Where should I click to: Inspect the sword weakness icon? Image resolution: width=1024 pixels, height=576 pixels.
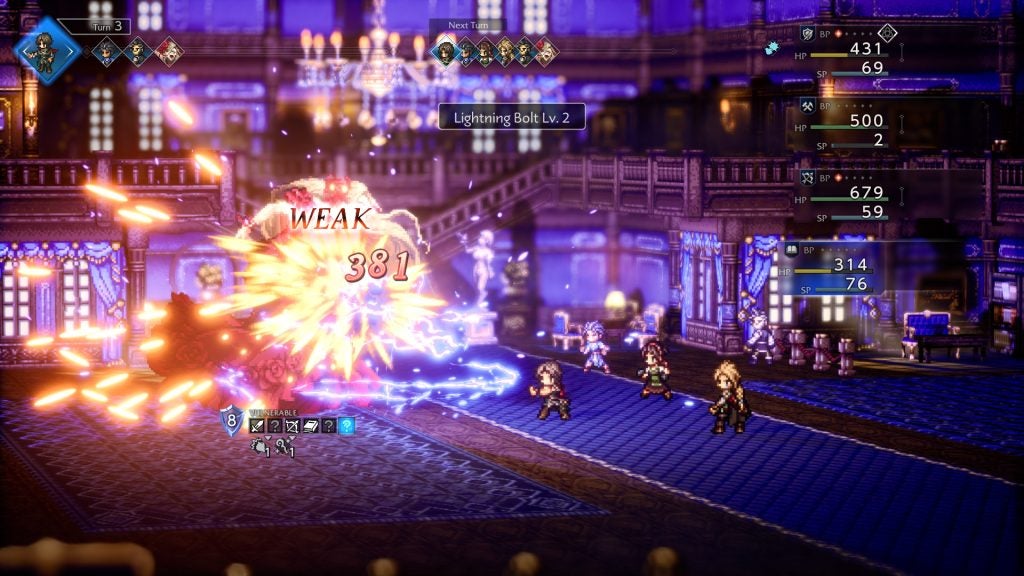(257, 426)
